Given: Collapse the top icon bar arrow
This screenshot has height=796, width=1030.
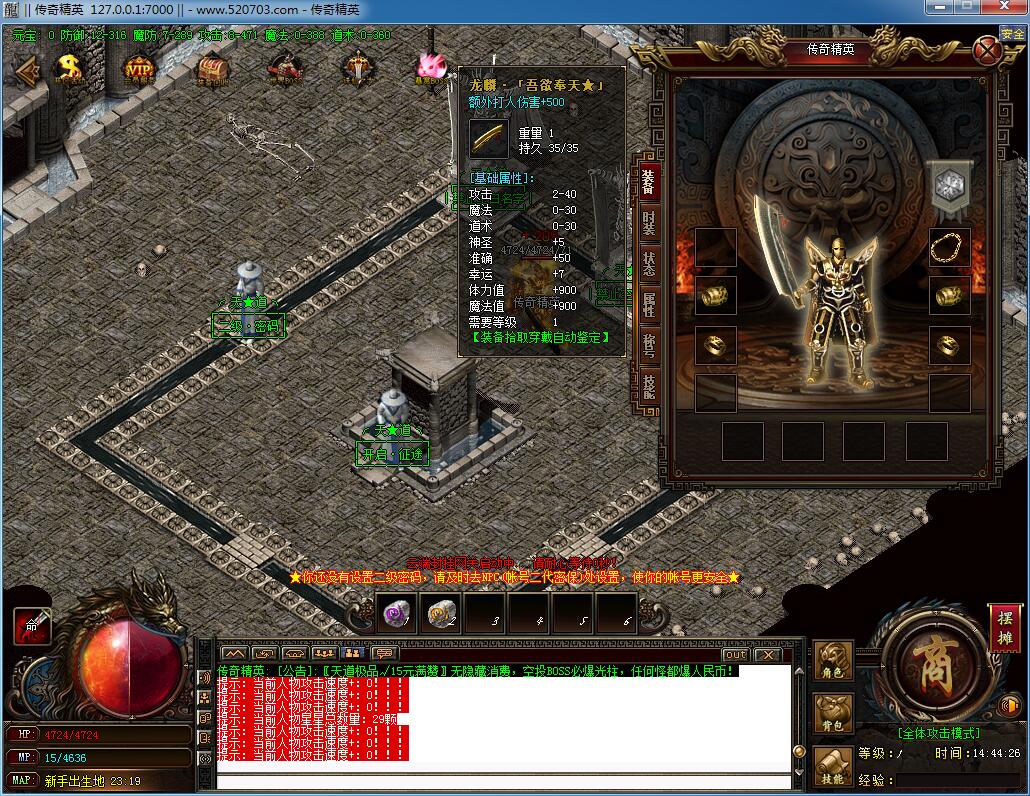Looking at the screenshot, I should pyautogui.click(x=27, y=69).
